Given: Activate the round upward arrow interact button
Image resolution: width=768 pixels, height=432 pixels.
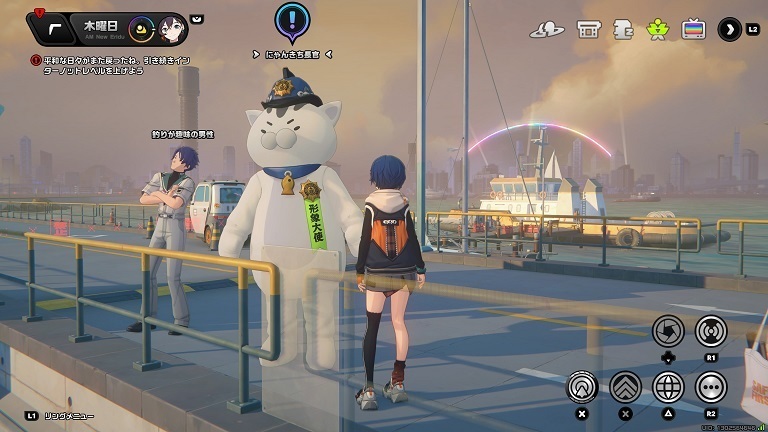Looking at the screenshot, I should (x=582, y=386).
